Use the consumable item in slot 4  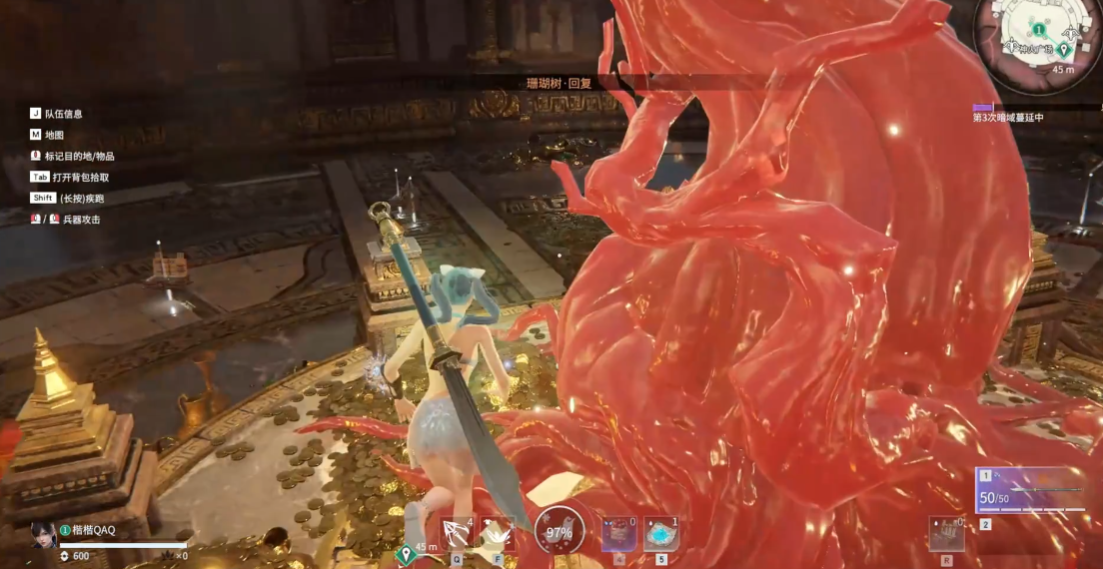618,535
